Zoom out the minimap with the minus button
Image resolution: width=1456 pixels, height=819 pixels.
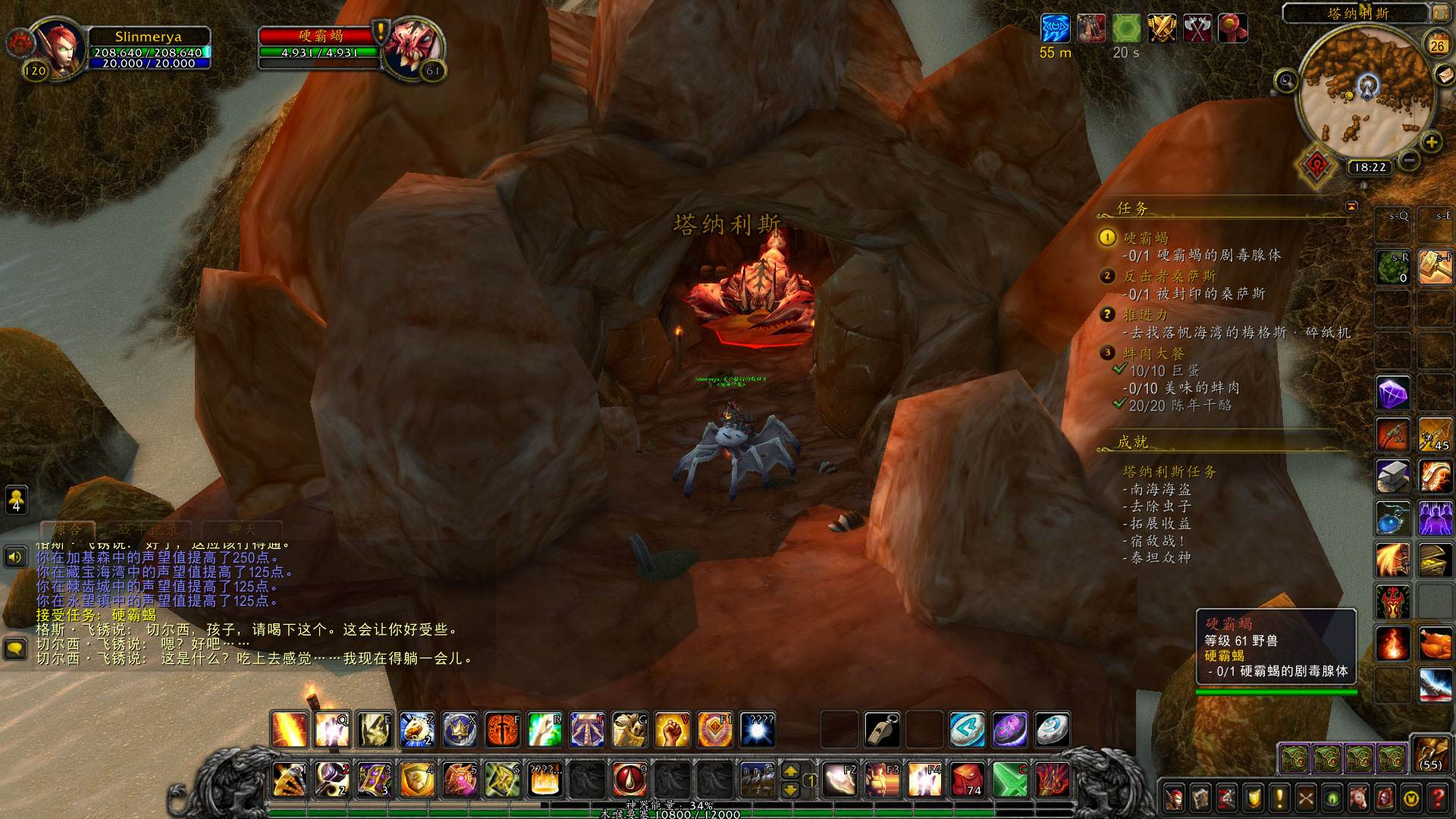1409,160
